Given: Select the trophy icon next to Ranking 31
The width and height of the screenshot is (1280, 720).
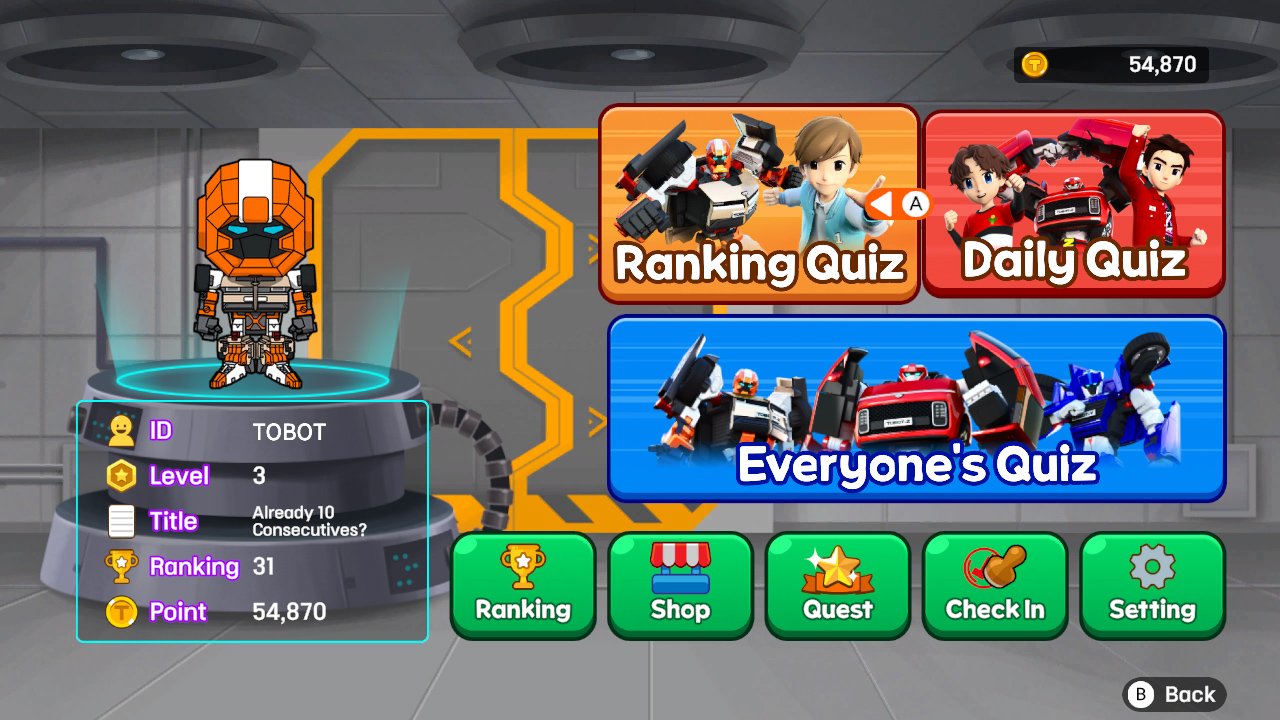Looking at the screenshot, I should 120,566.
